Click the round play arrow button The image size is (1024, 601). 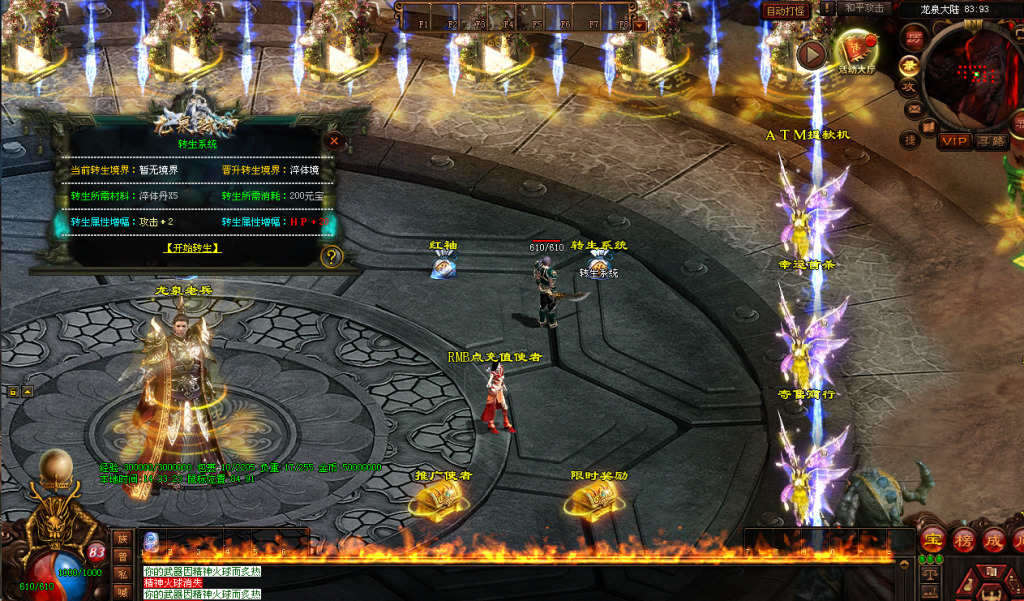(812, 54)
